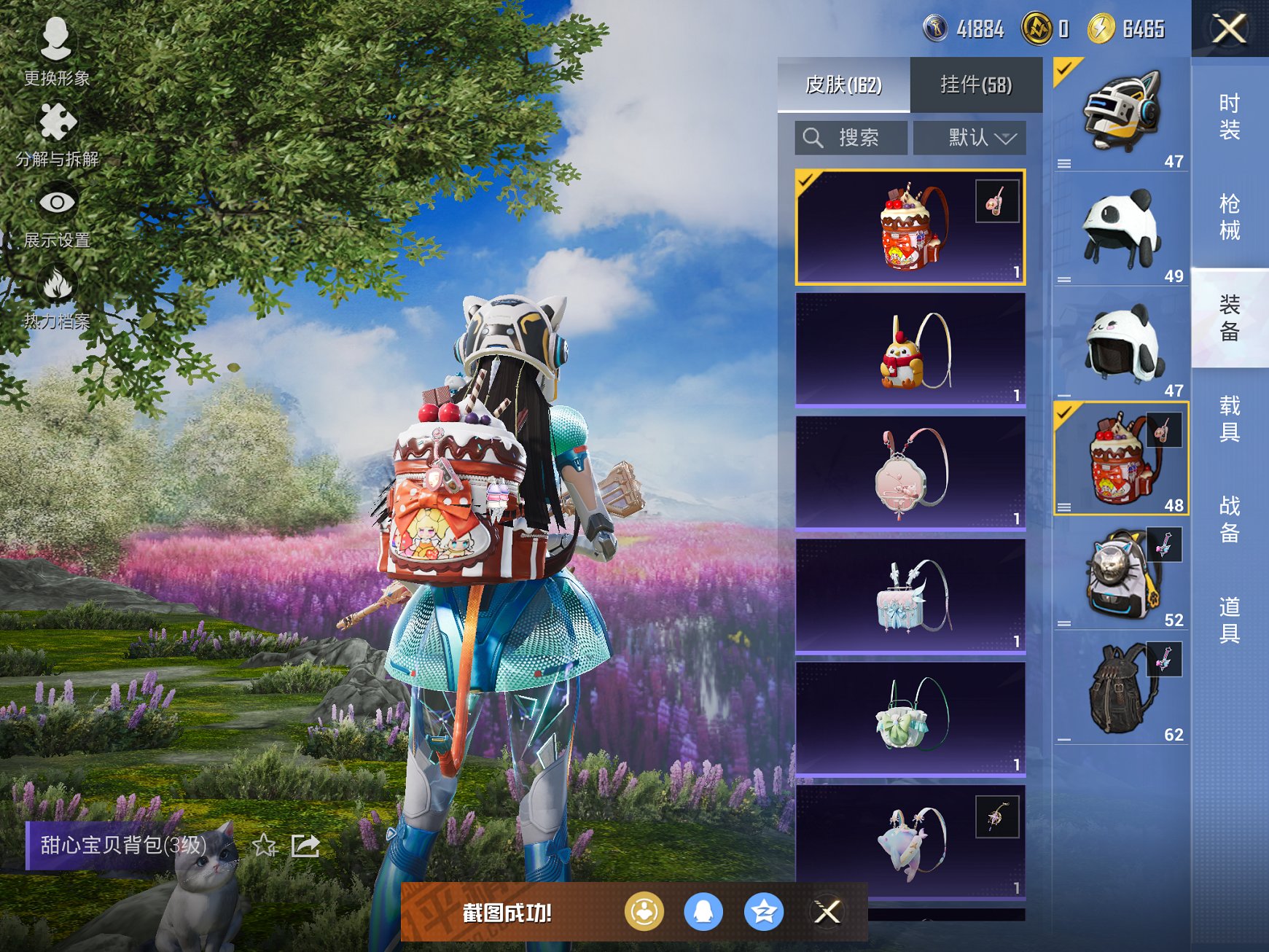Favorite the backpack with the star icon

265,846
